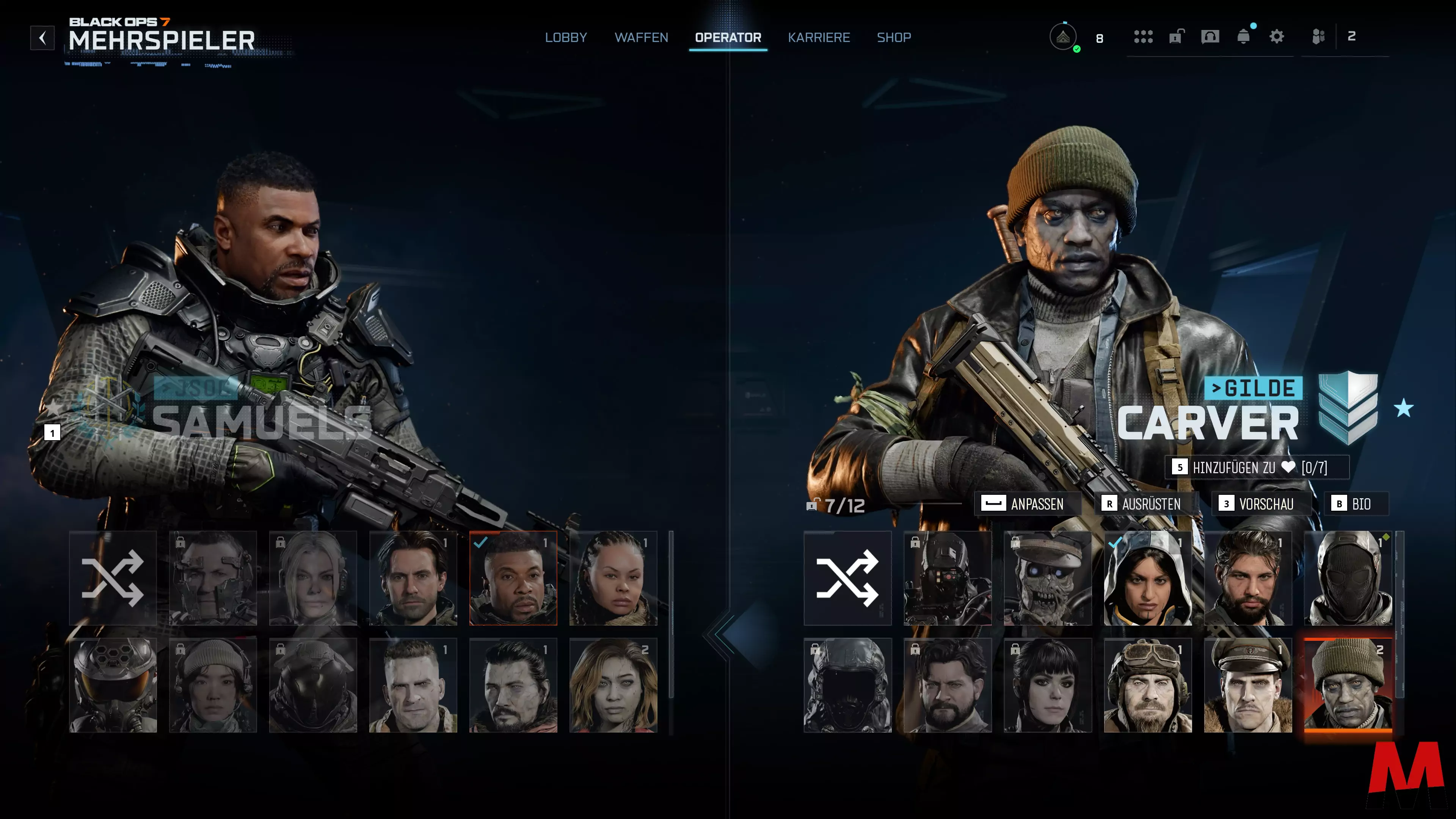1456x819 pixels.
Task: Choose the Gilde shuffle operator tile
Action: coord(847,577)
